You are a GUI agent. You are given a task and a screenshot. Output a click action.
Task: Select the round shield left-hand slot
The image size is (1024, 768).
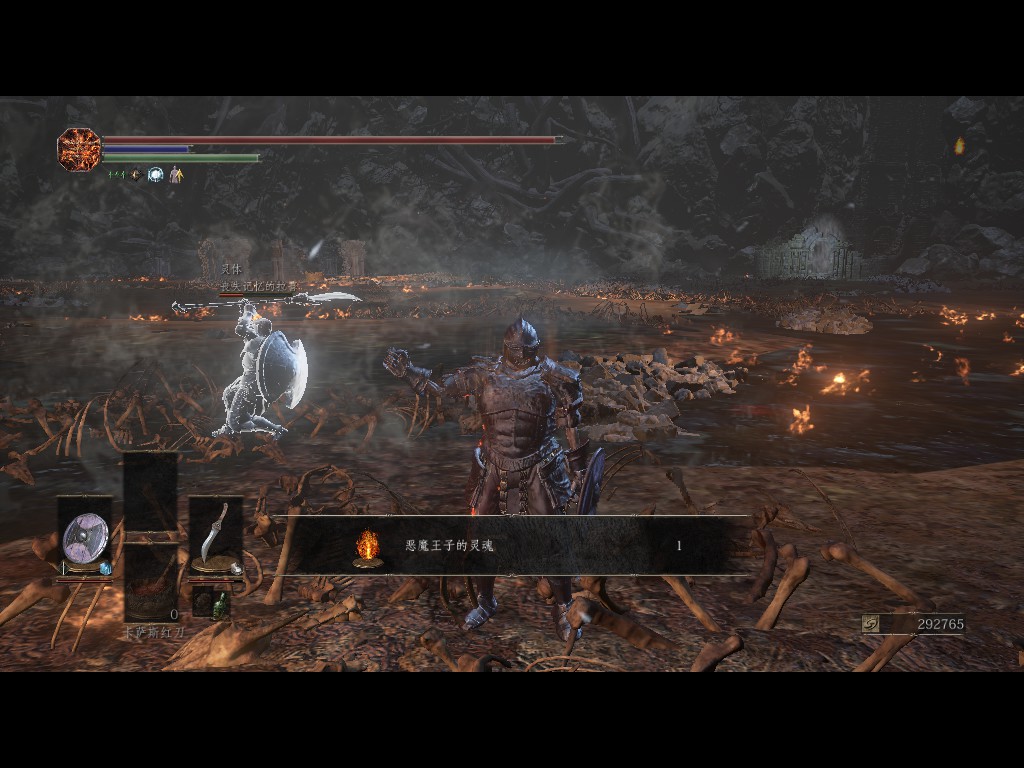coord(85,538)
